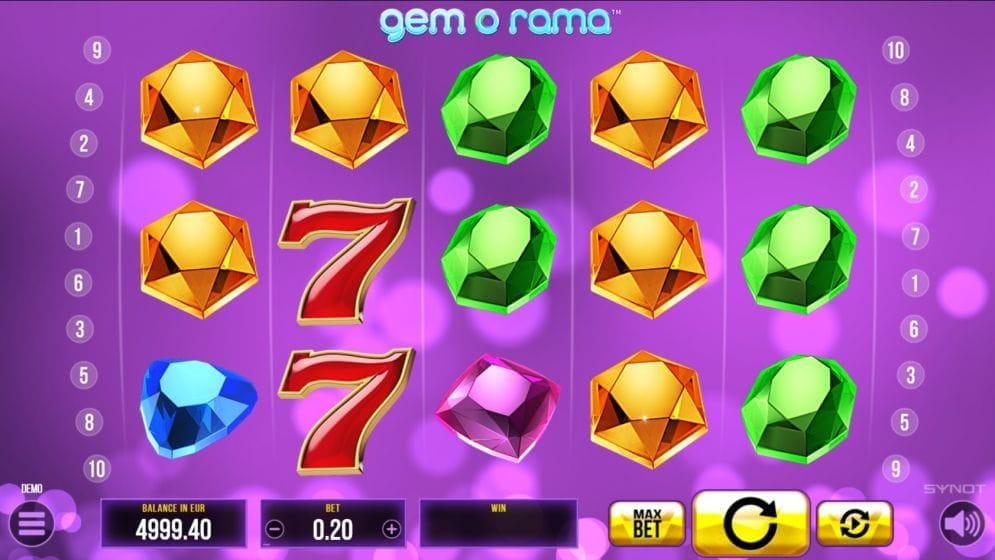995x560 pixels.
Task: Increase the bet with the plus button
Action: point(391,529)
